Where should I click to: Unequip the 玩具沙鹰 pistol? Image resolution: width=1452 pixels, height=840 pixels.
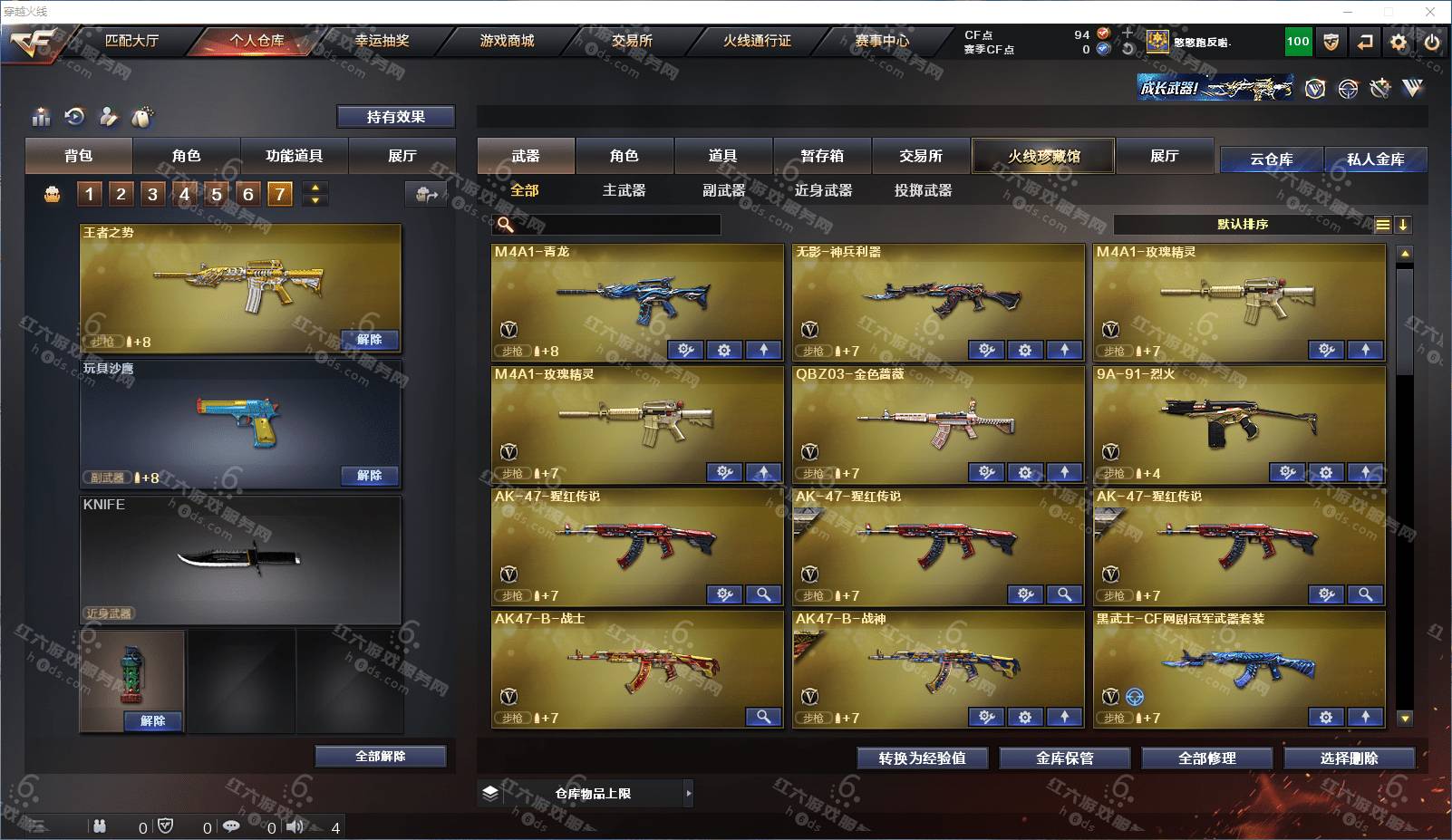coord(369,476)
